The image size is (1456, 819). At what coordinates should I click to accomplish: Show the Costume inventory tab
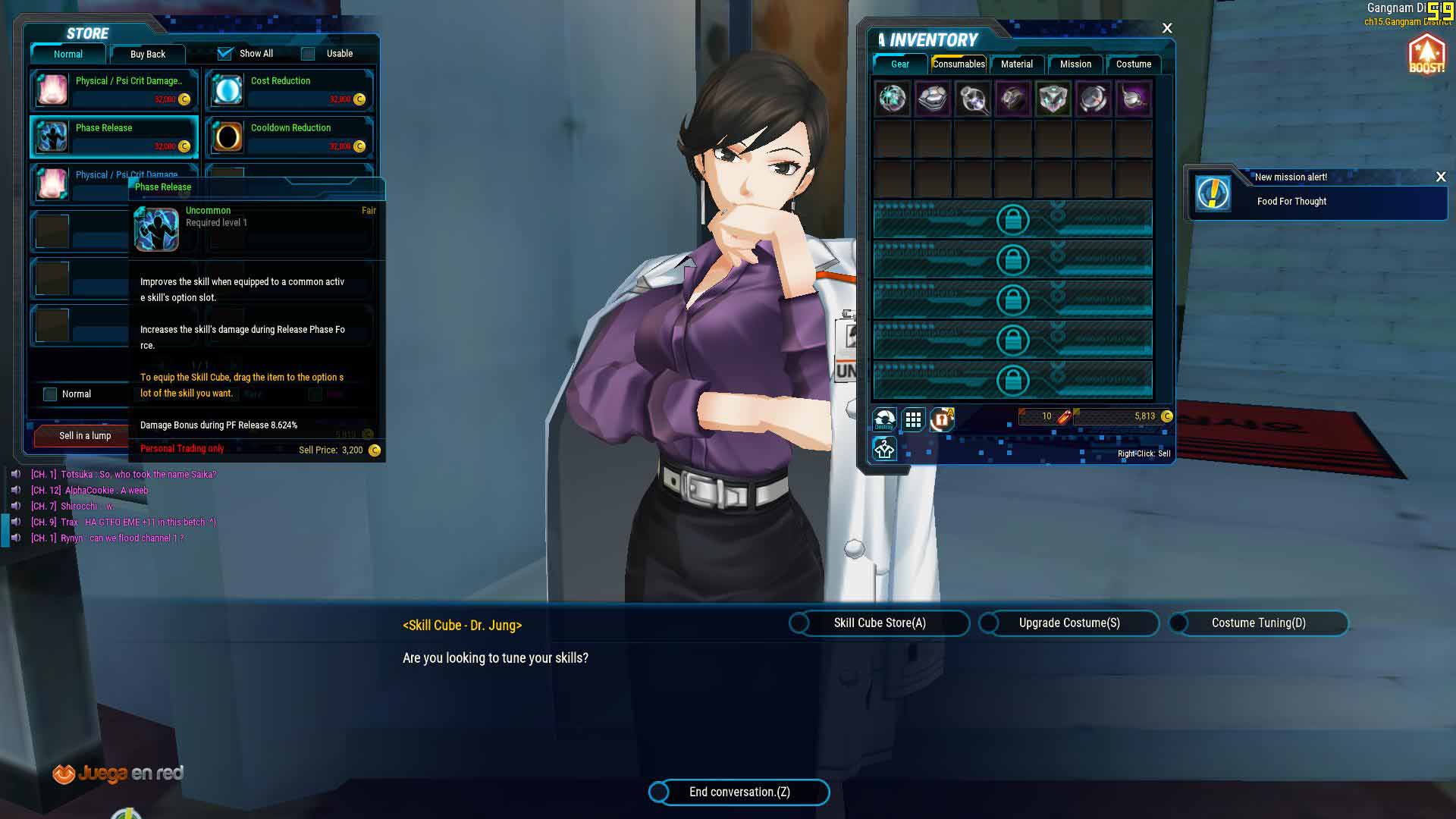click(1133, 64)
